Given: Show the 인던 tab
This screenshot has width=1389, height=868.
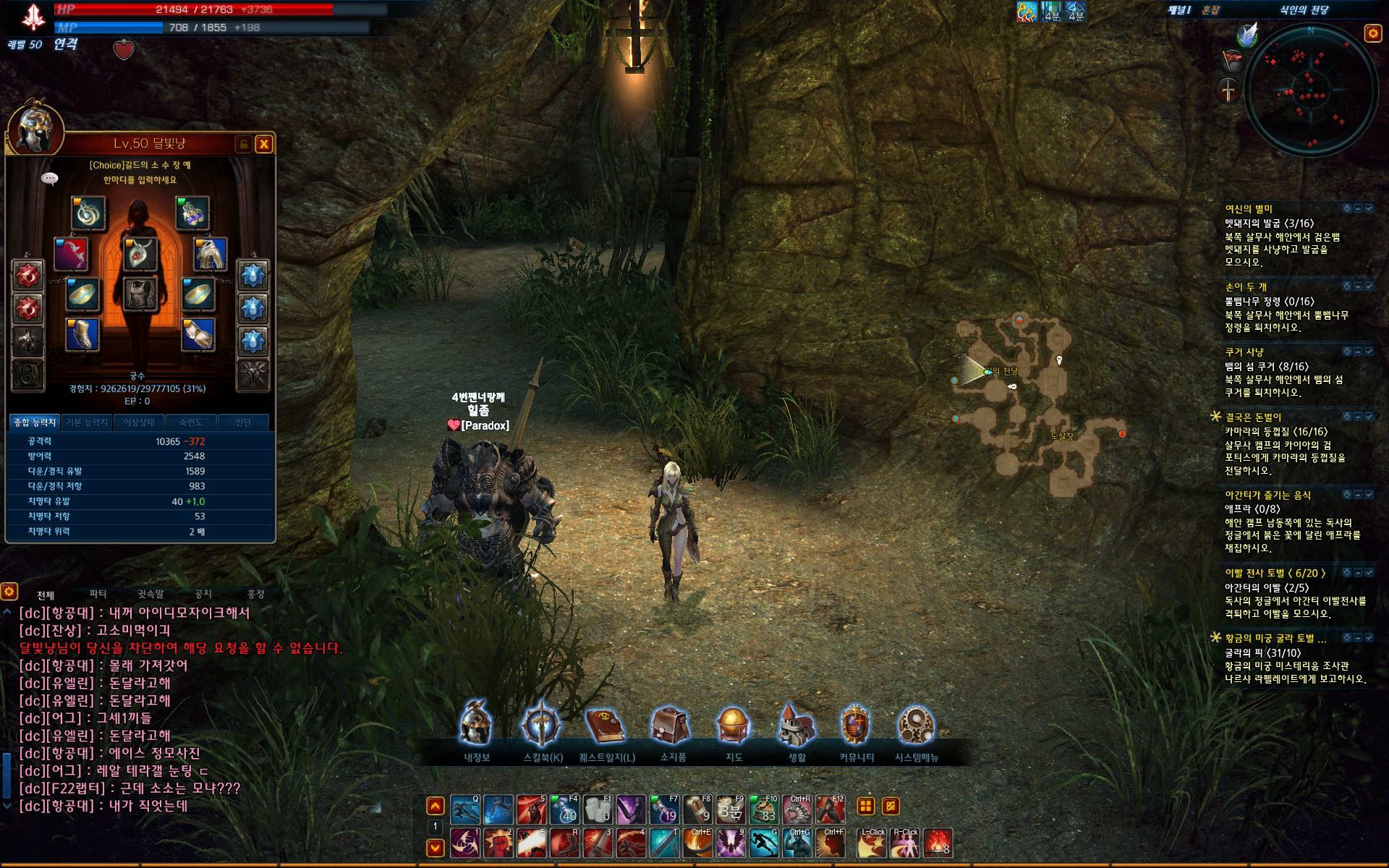Looking at the screenshot, I should pyautogui.click(x=243, y=422).
